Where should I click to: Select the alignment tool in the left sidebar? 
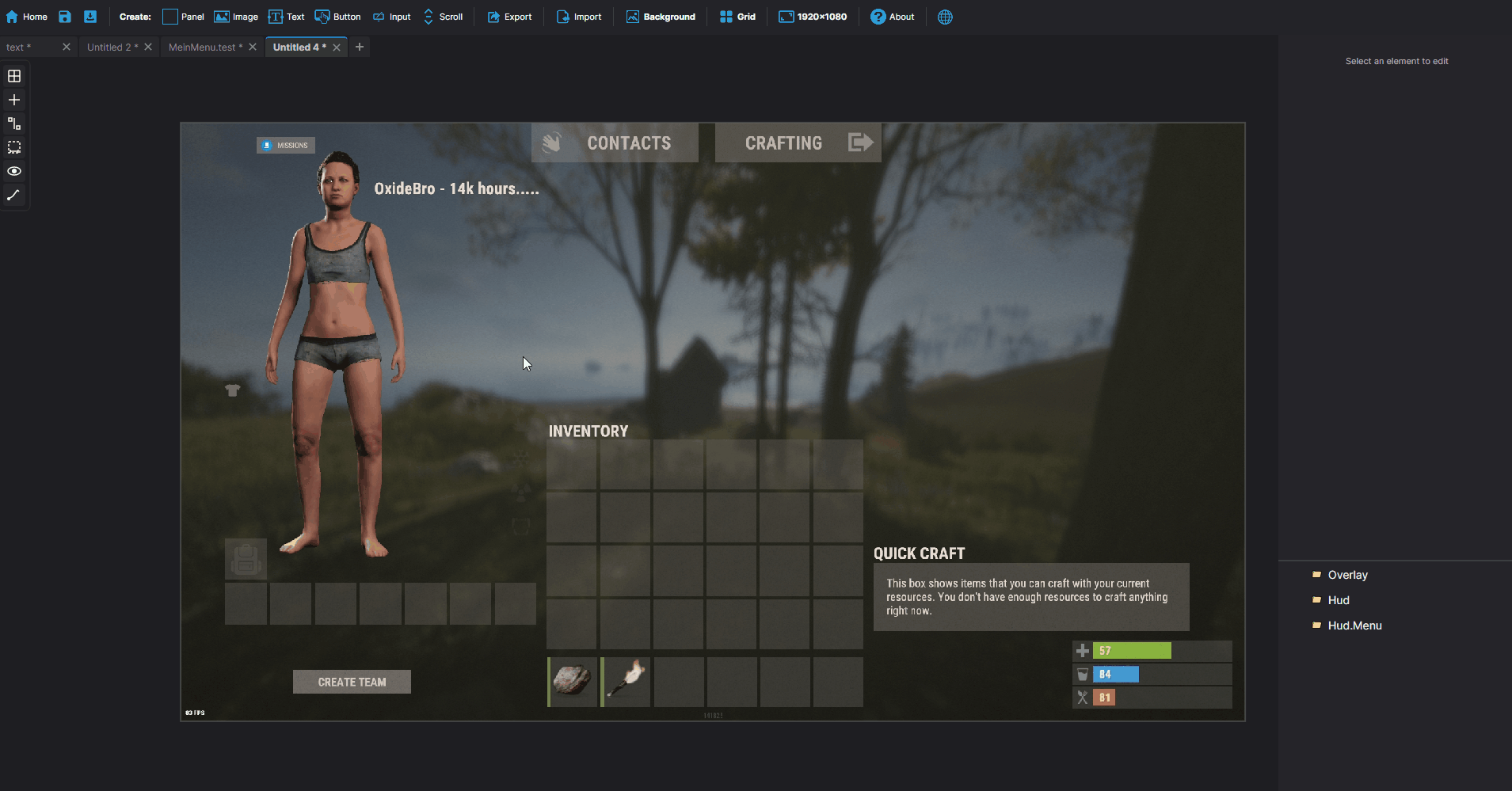(13, 124)
